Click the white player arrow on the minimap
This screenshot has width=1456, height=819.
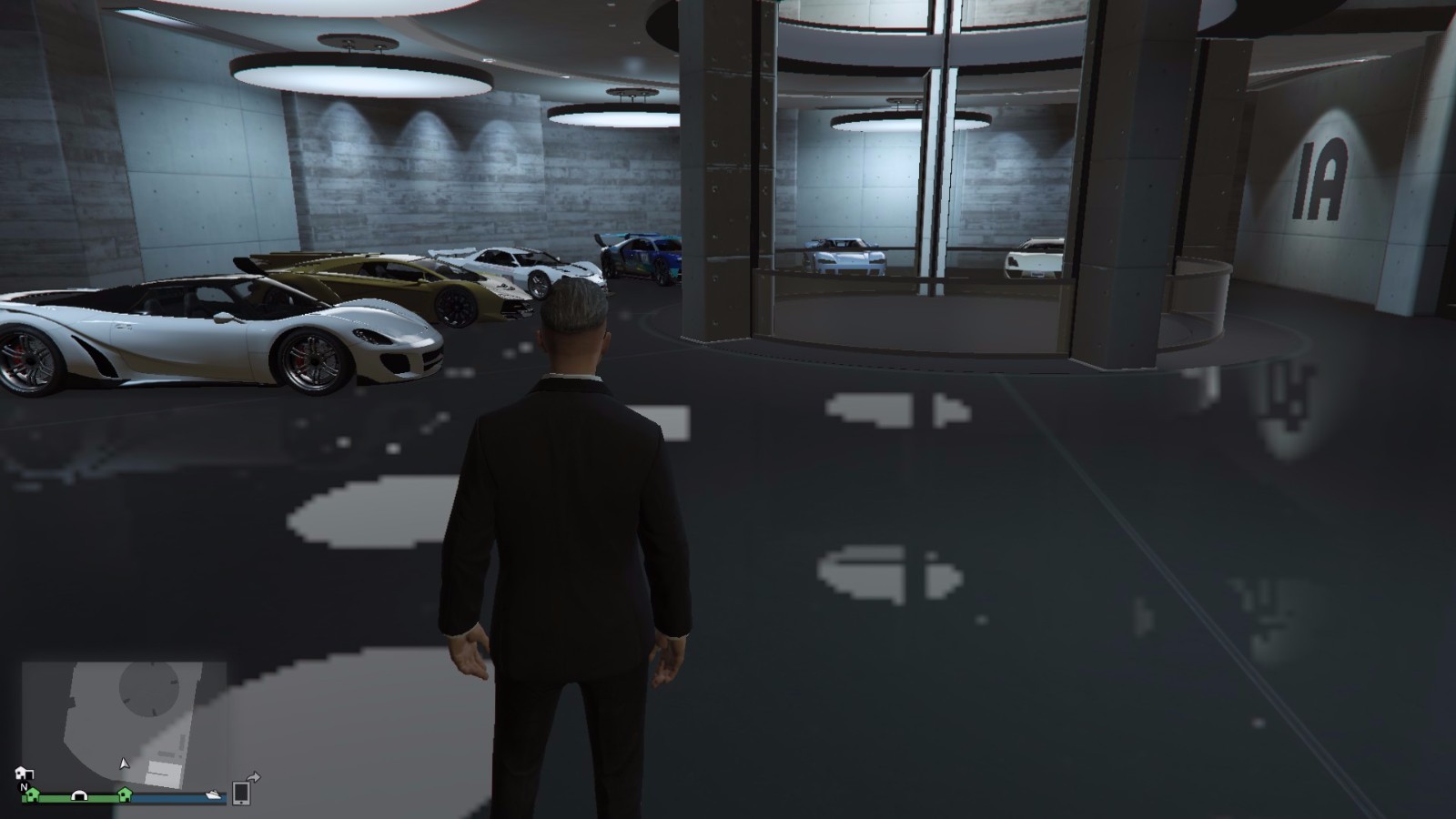click(x=124, y=763)
